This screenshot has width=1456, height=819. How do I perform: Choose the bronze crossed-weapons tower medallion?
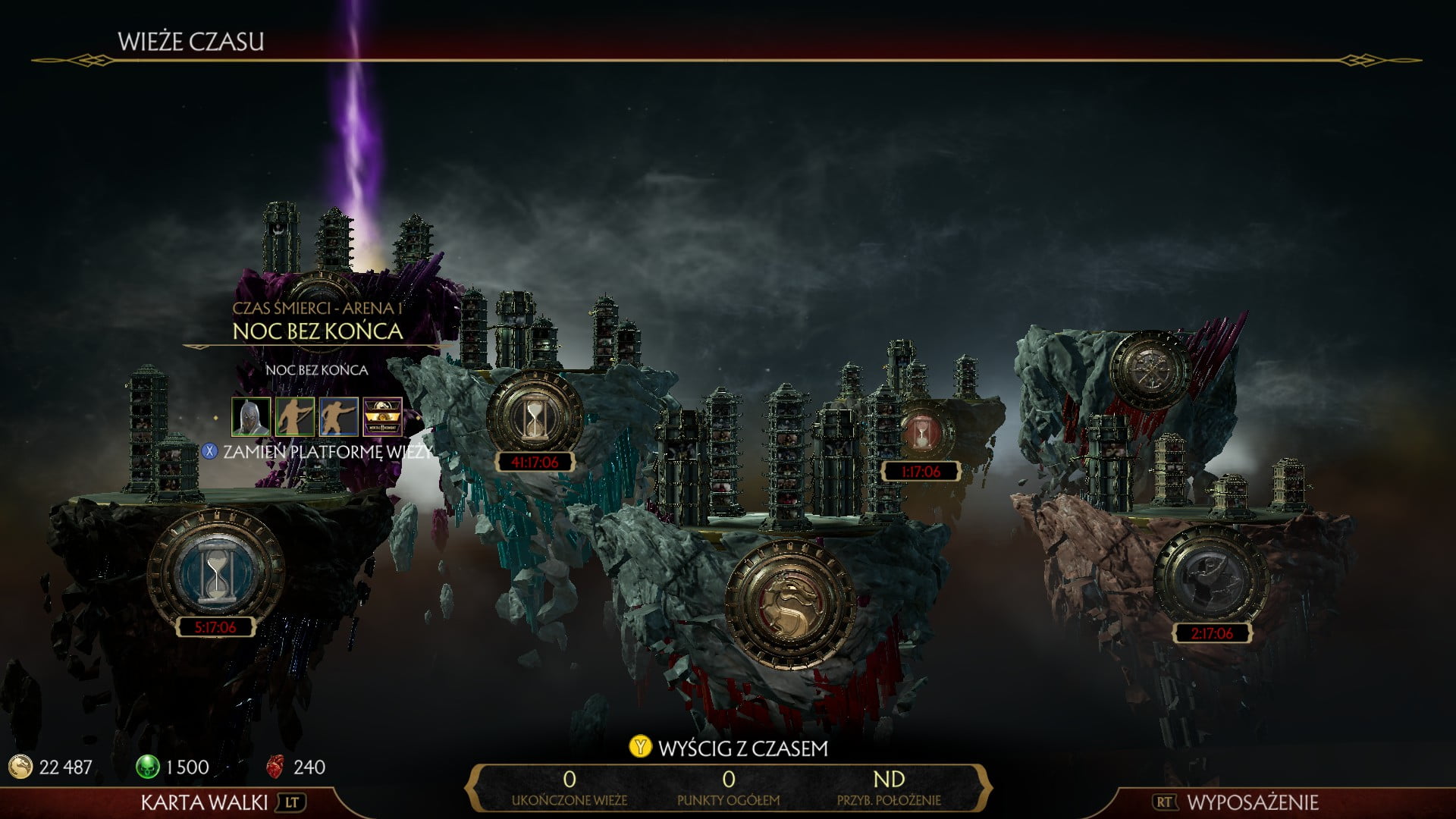pyautogui.click(x=1149, y=369)
